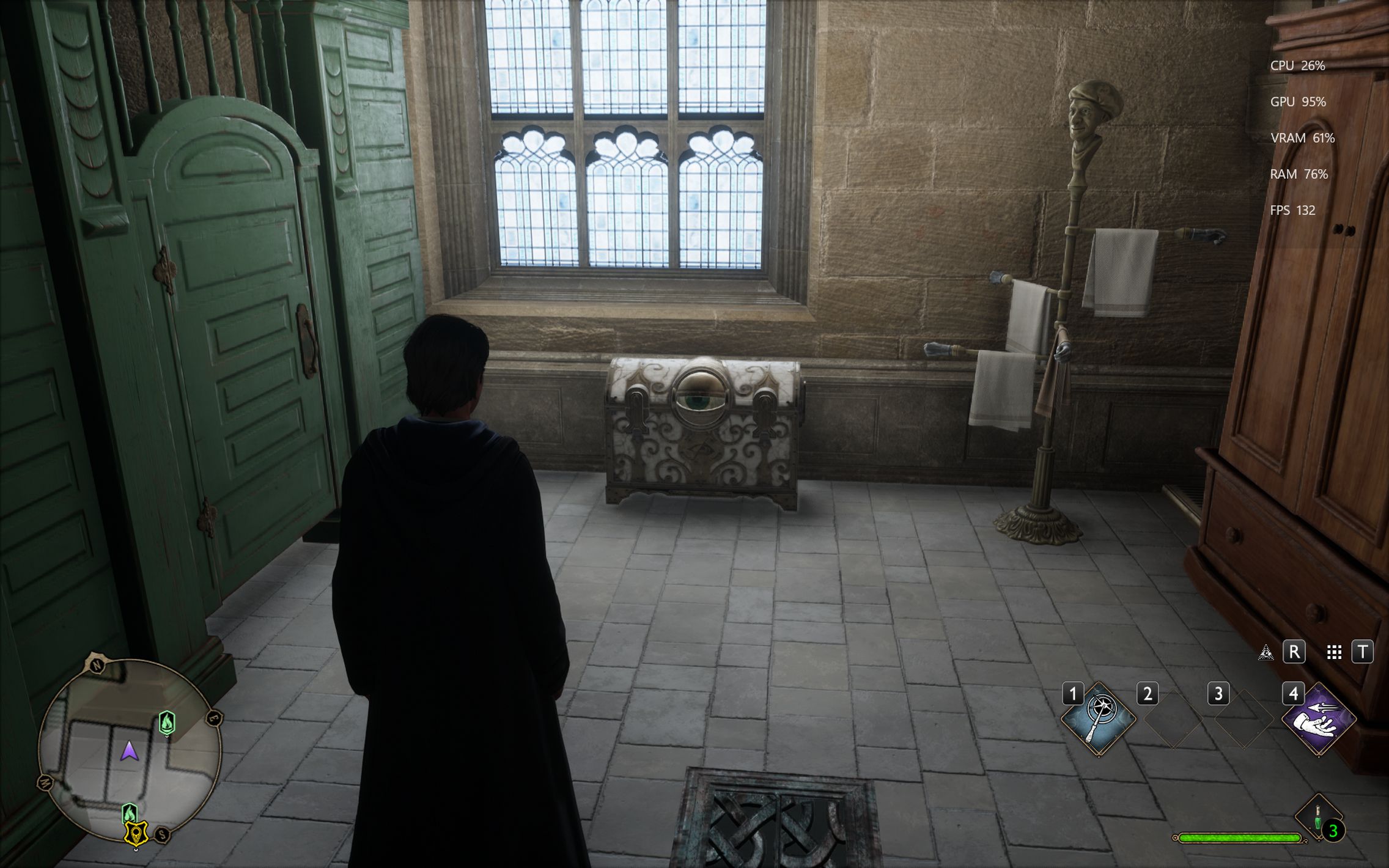Viewport: 1389px width, 868px height.
Task: Cast the Accio spell in slot 4
Action: click(x=1318, y=719)
